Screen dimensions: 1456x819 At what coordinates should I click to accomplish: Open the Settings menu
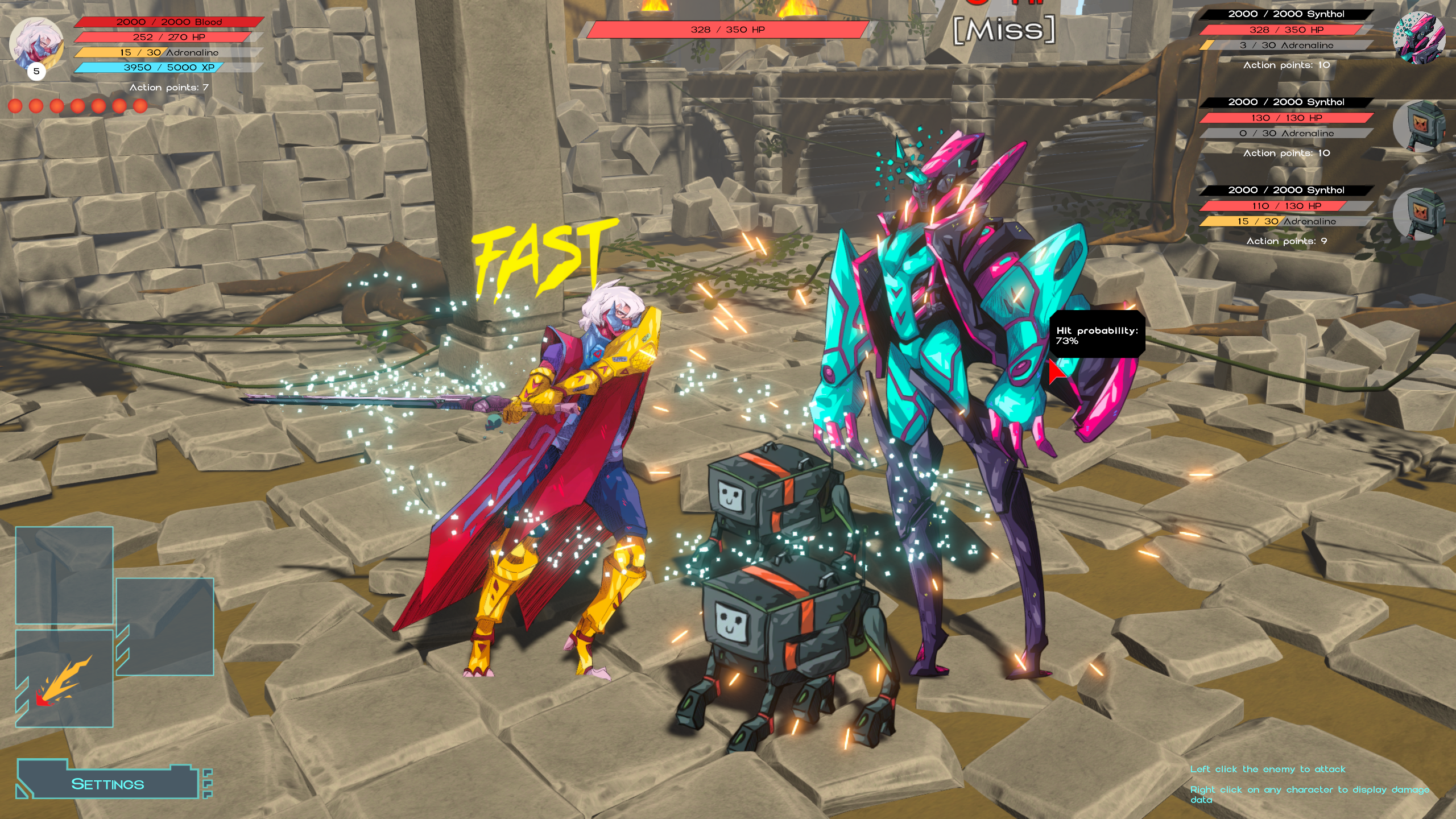(108, 784)
